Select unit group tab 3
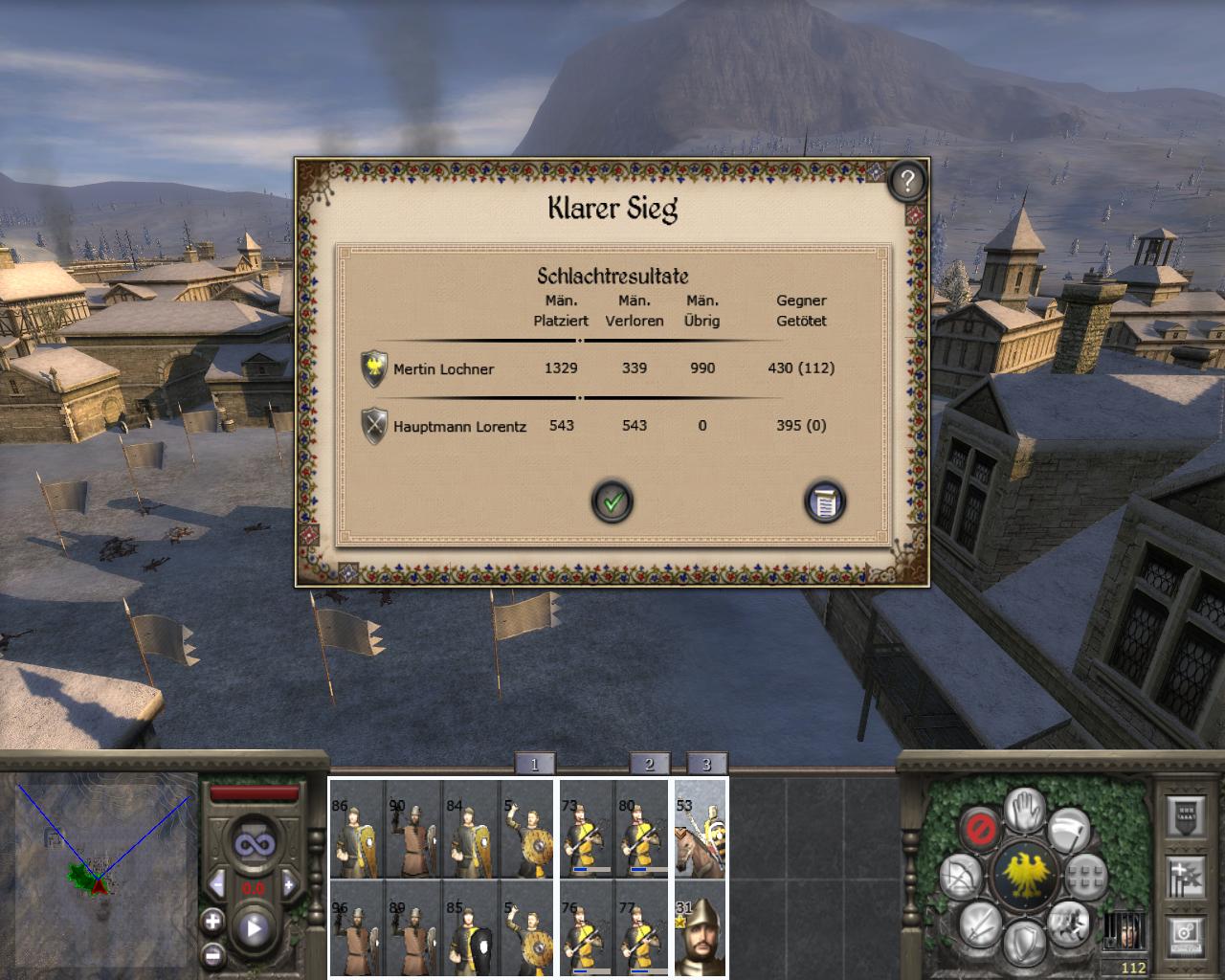This screenshot has width=1225, height=980. tap(706, 764)
